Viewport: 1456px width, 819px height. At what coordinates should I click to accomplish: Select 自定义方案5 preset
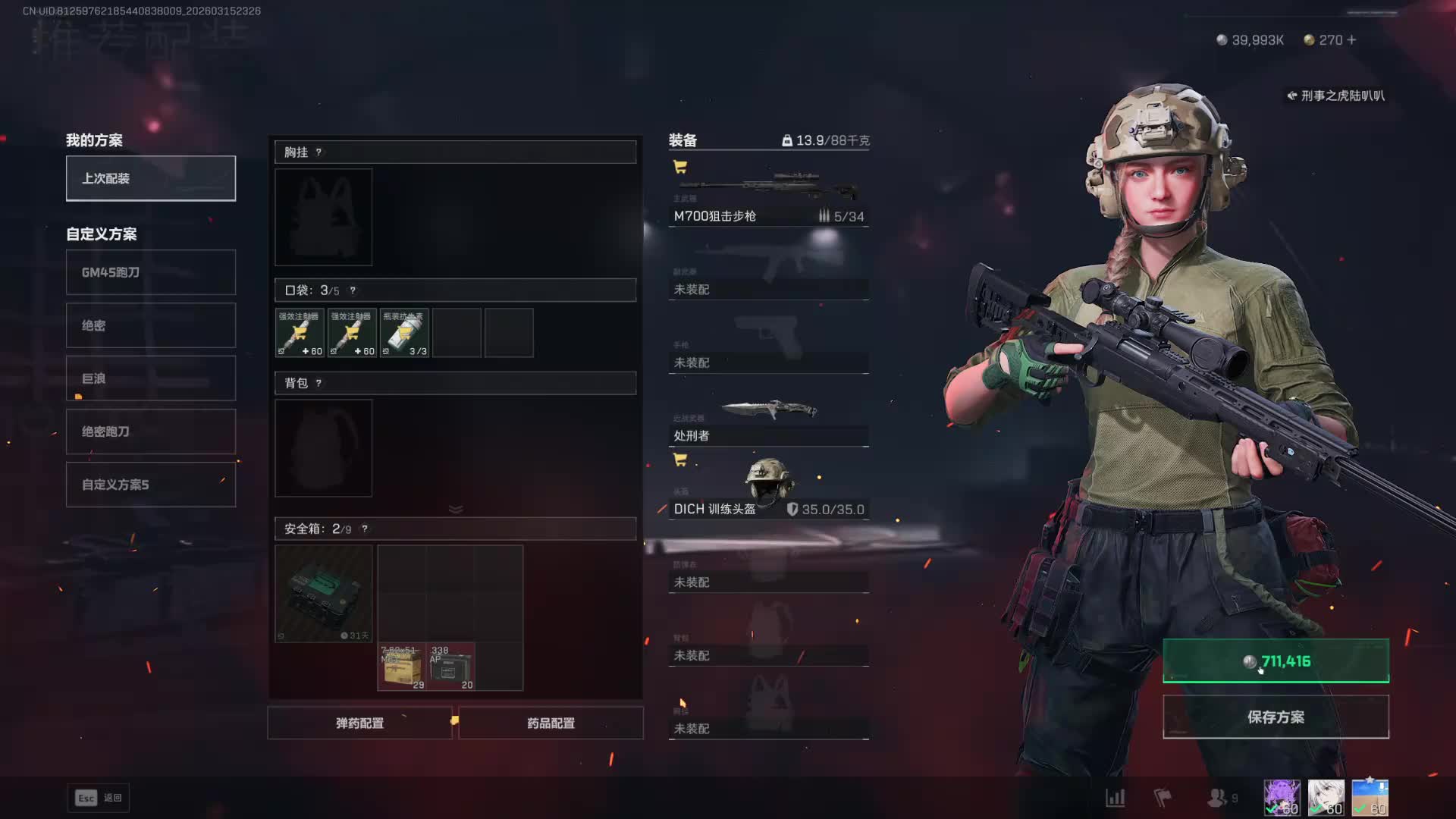[151, 485]
